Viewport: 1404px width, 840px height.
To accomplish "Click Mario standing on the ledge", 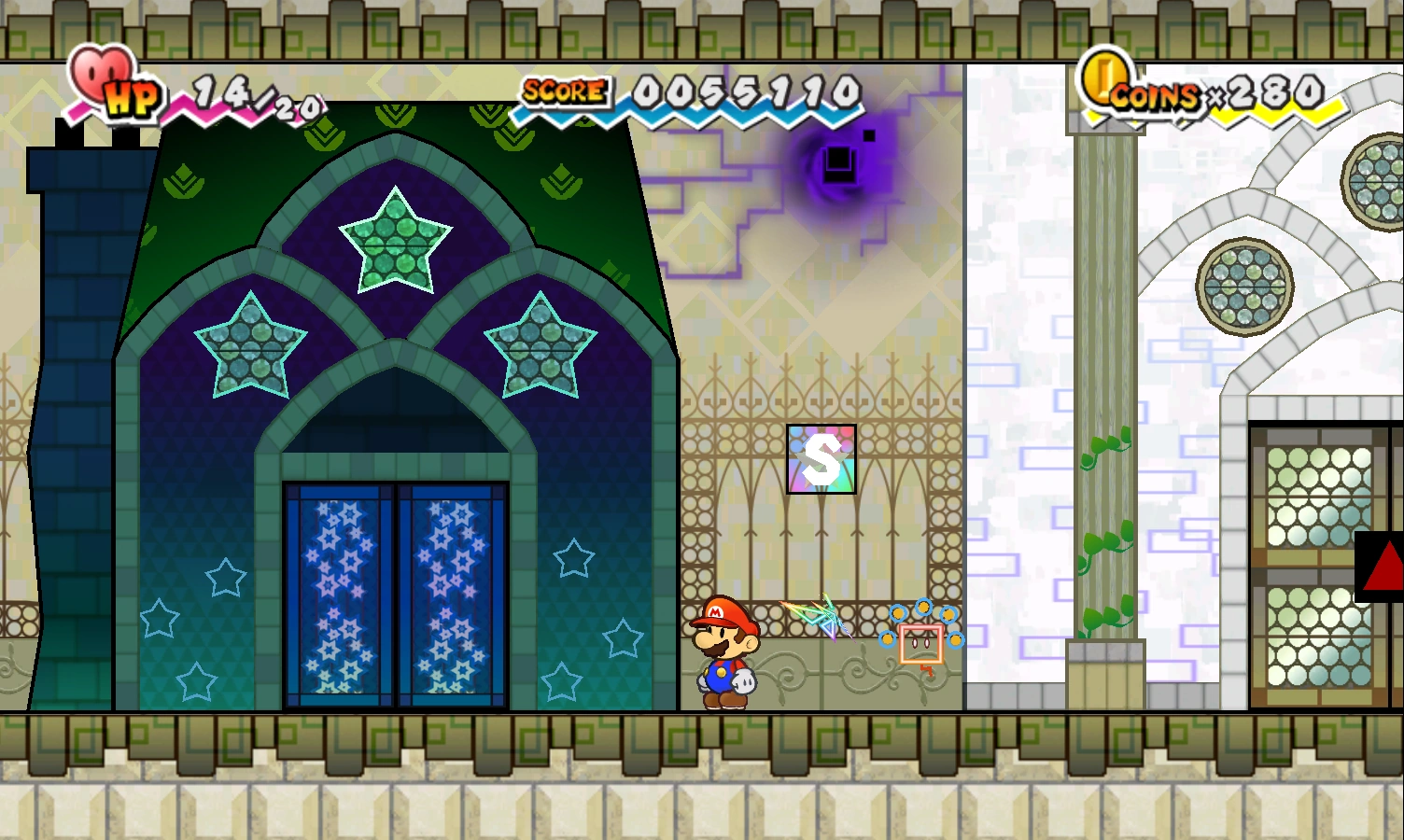I will click(x=726, y=649).
